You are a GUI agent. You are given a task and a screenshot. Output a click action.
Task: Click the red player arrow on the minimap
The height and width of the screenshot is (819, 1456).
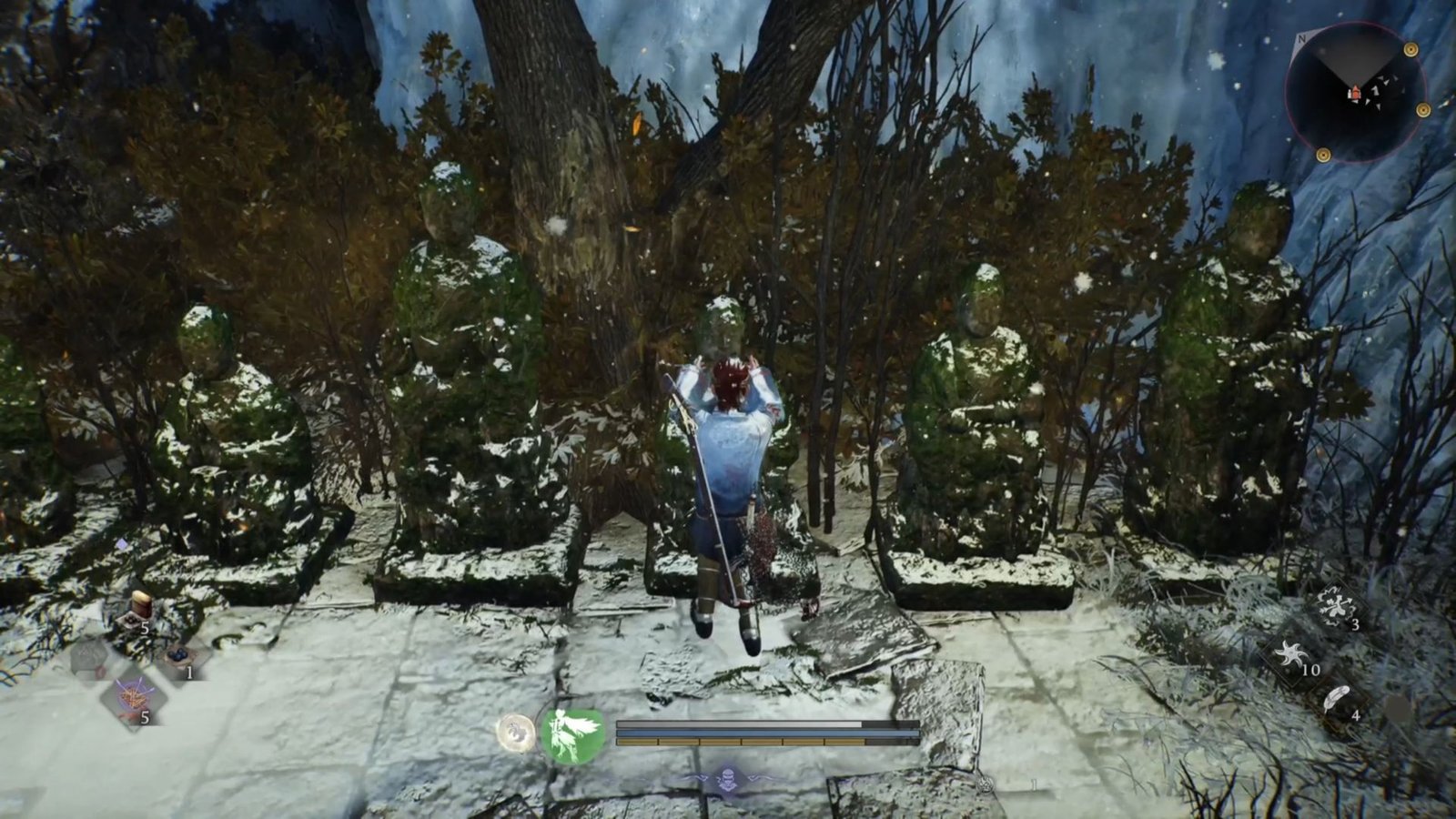(1354, 93)
